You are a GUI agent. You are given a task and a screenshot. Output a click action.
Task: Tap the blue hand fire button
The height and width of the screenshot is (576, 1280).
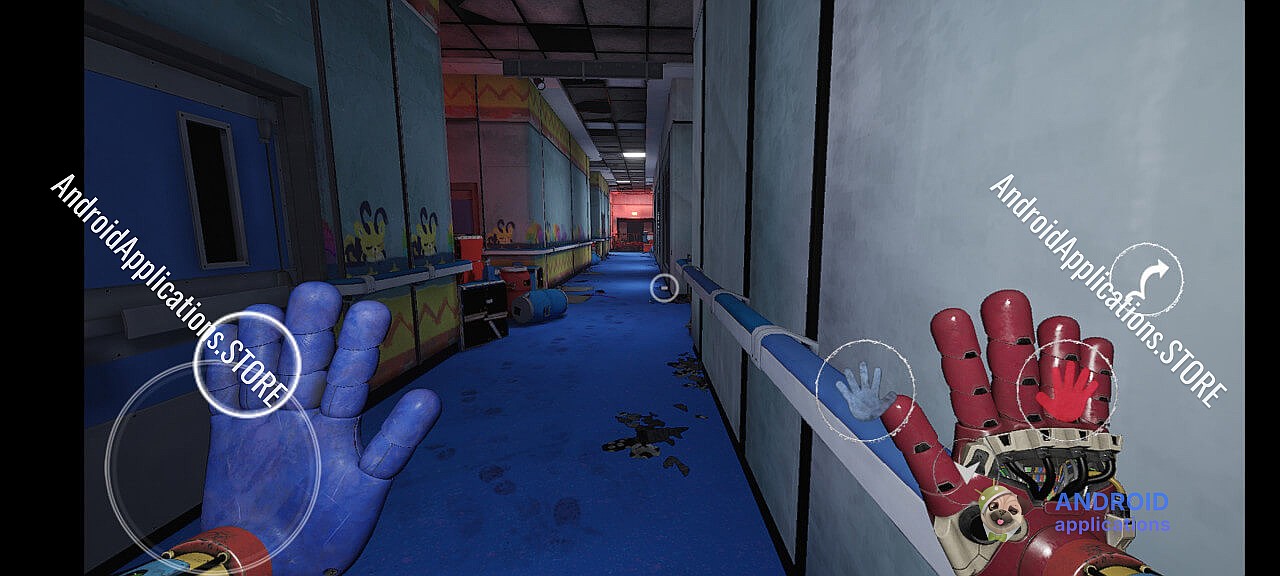[x=864, y=390]
